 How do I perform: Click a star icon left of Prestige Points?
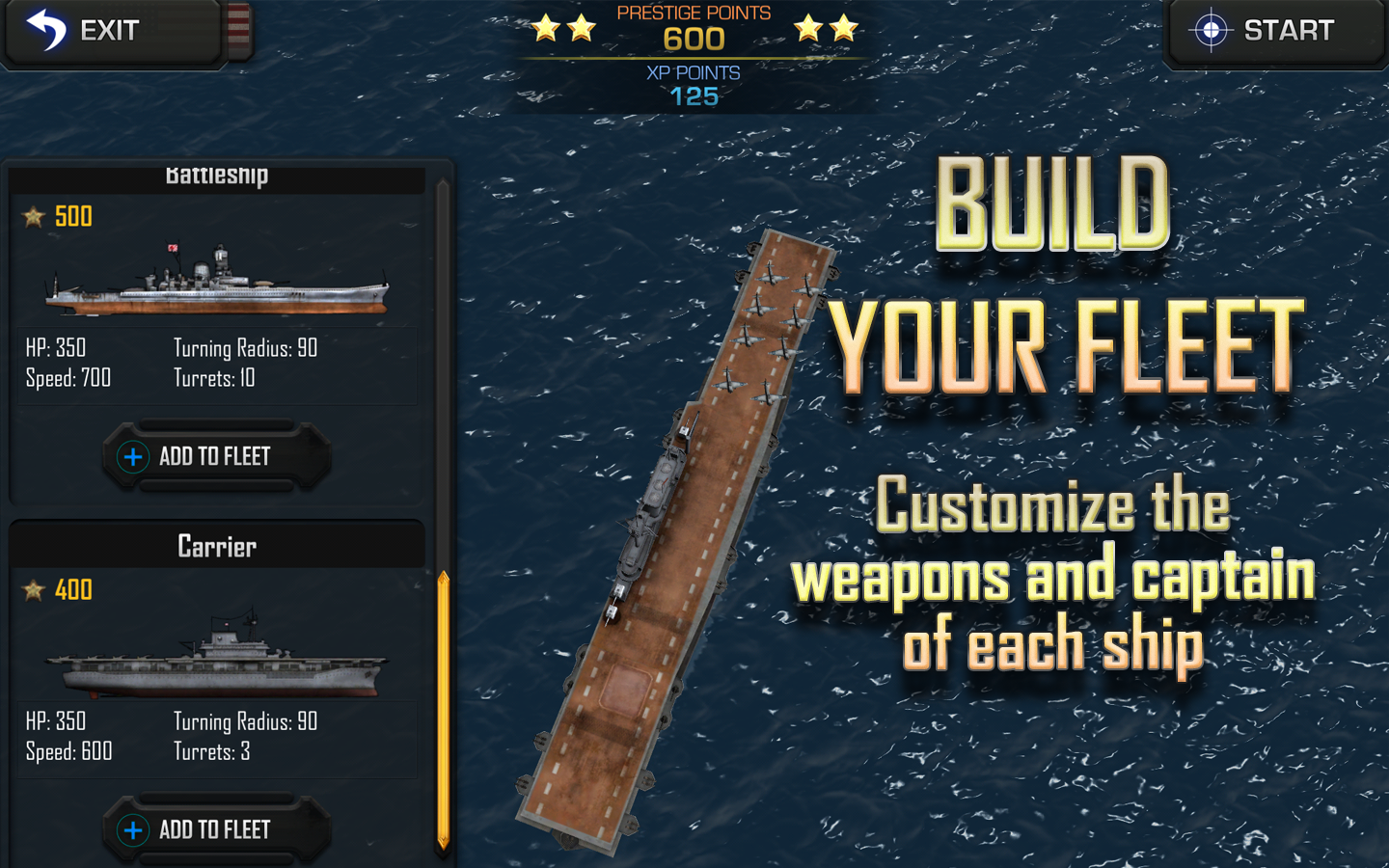pyautogui.click(x=547, y=27)
